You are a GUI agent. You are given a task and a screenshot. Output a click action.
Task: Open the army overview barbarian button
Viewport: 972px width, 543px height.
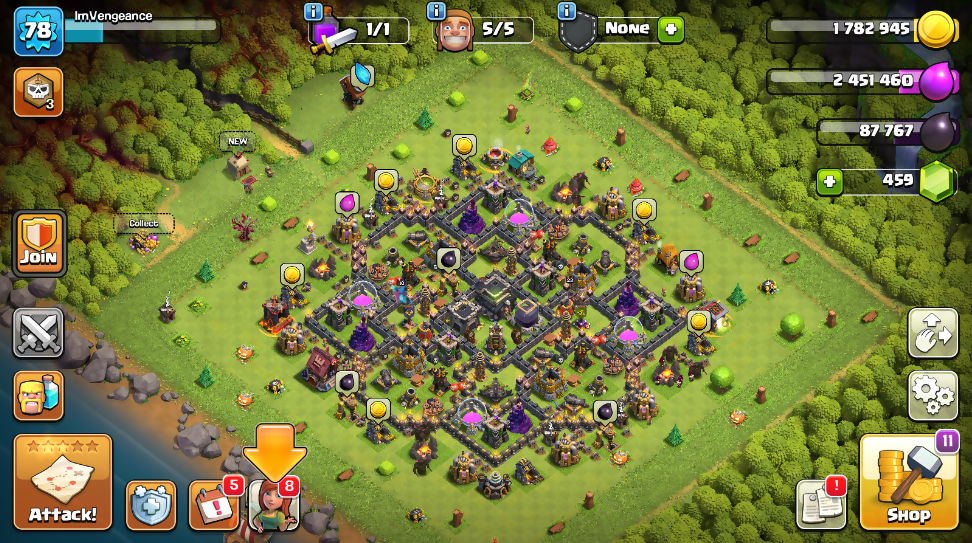click(39, 394)
